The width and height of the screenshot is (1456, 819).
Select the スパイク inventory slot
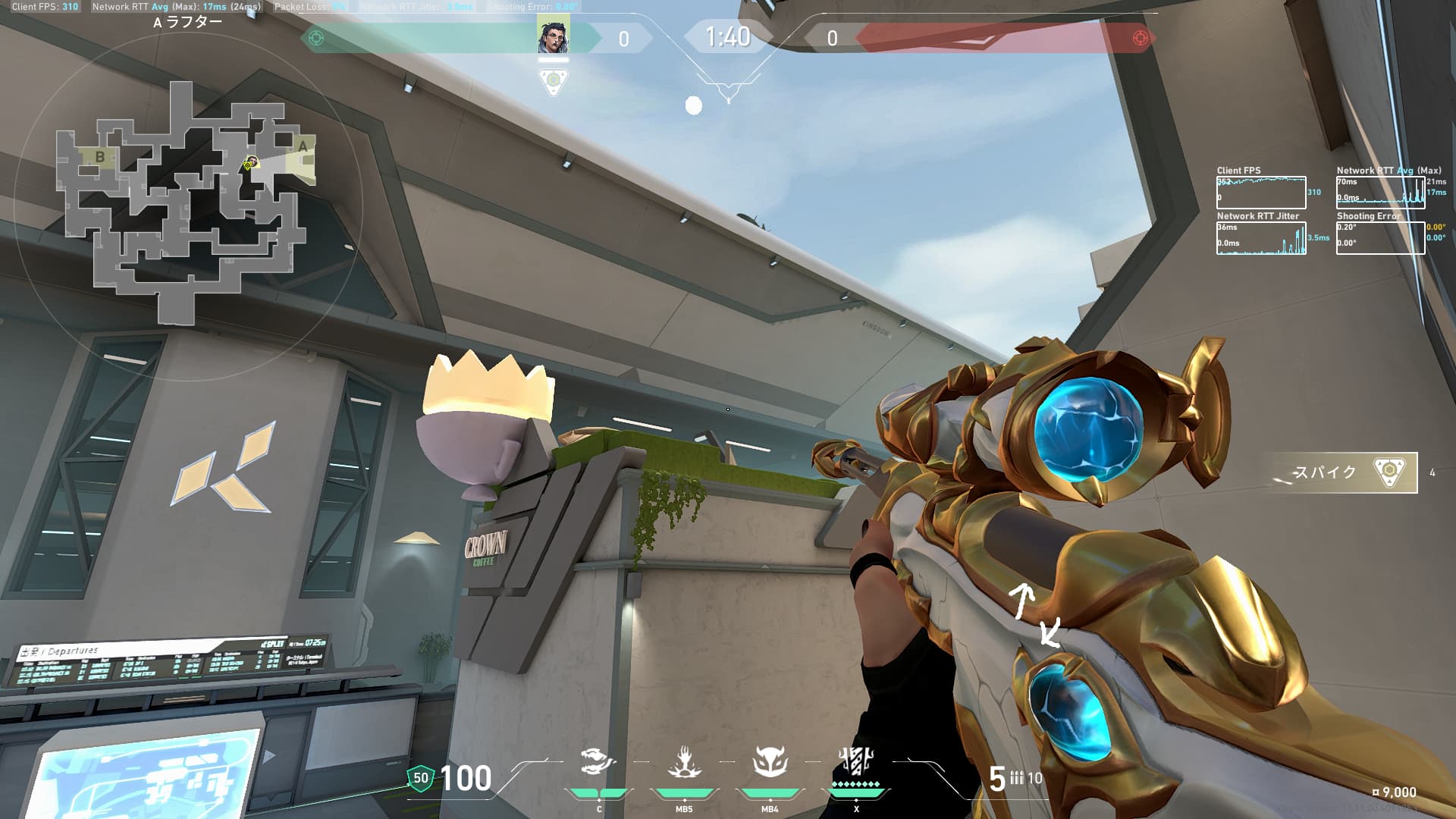1341,472
